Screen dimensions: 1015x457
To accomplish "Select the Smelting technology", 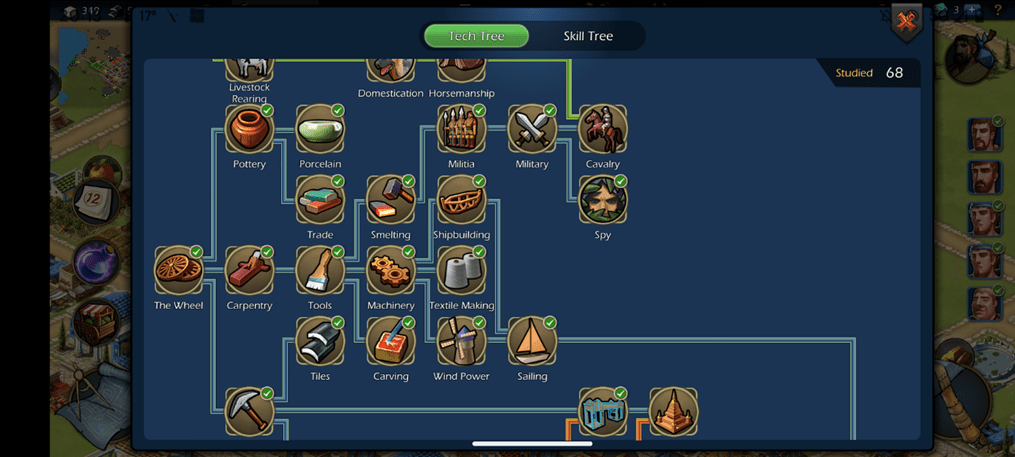I will pyautogui.click(x=390, y=201).
